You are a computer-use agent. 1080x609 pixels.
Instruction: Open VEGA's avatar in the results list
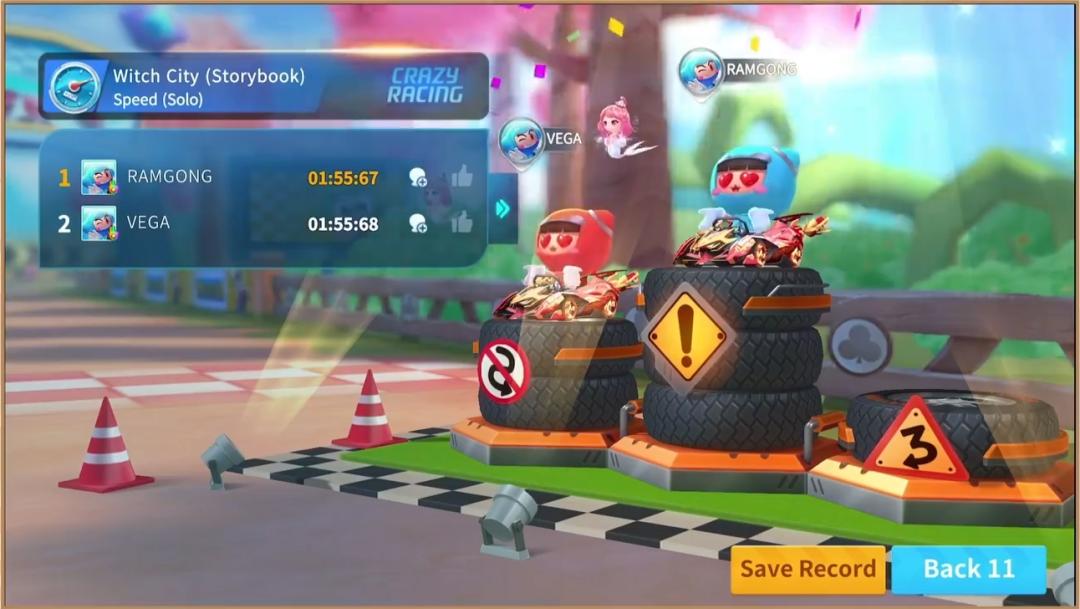[x=98, y=223]
